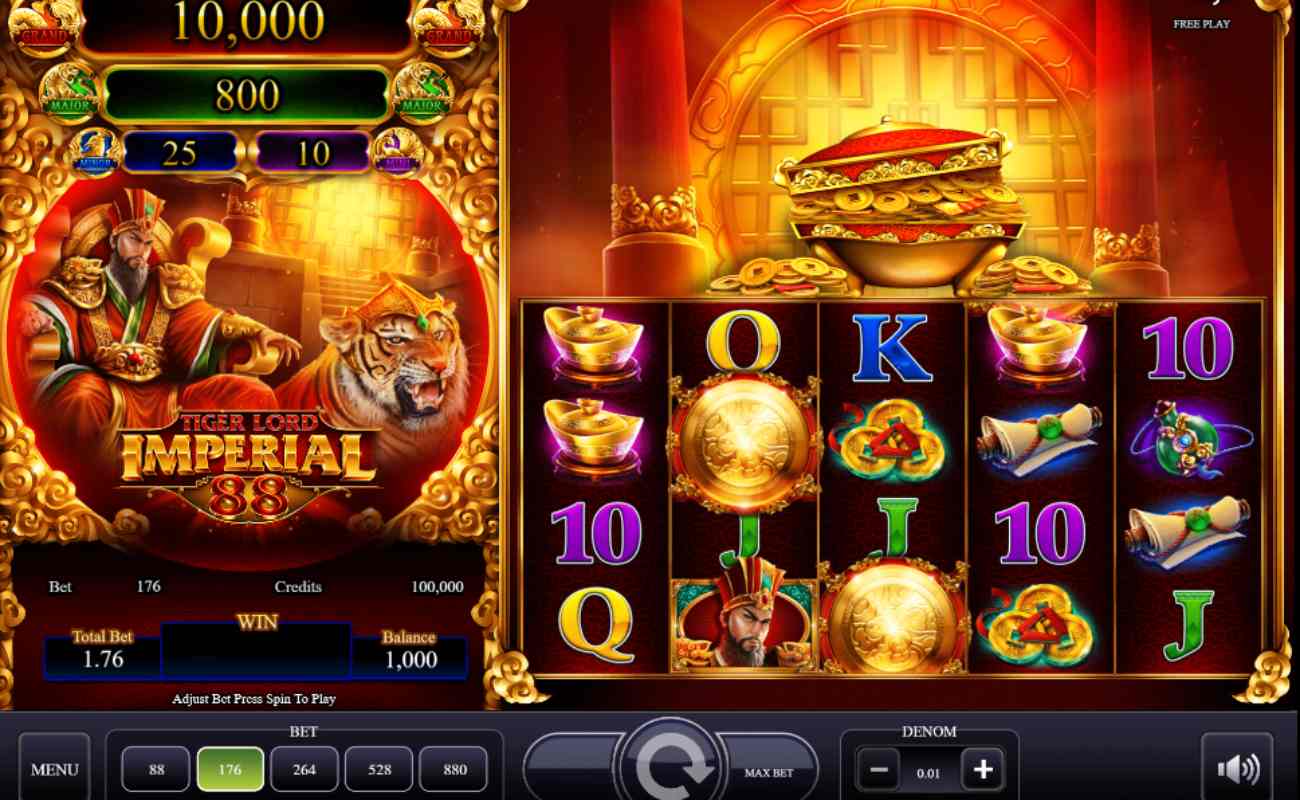
Task: Click the WIN display field
Action: [x=256, y=651]
